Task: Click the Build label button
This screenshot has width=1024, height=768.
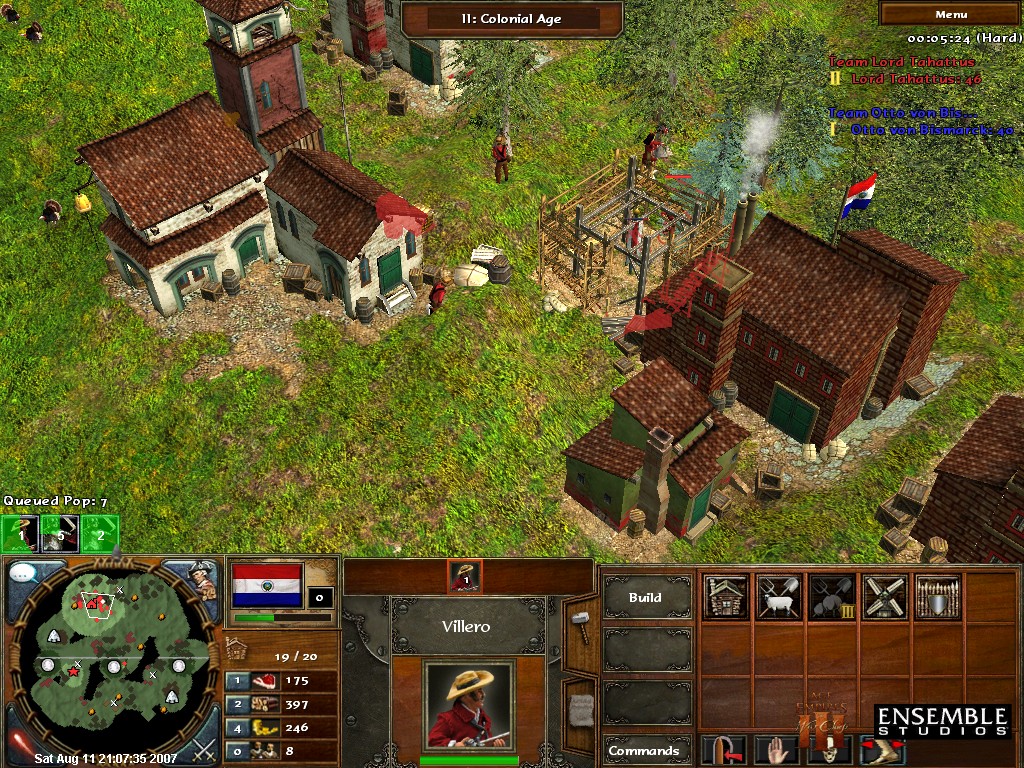Action: 646,598
